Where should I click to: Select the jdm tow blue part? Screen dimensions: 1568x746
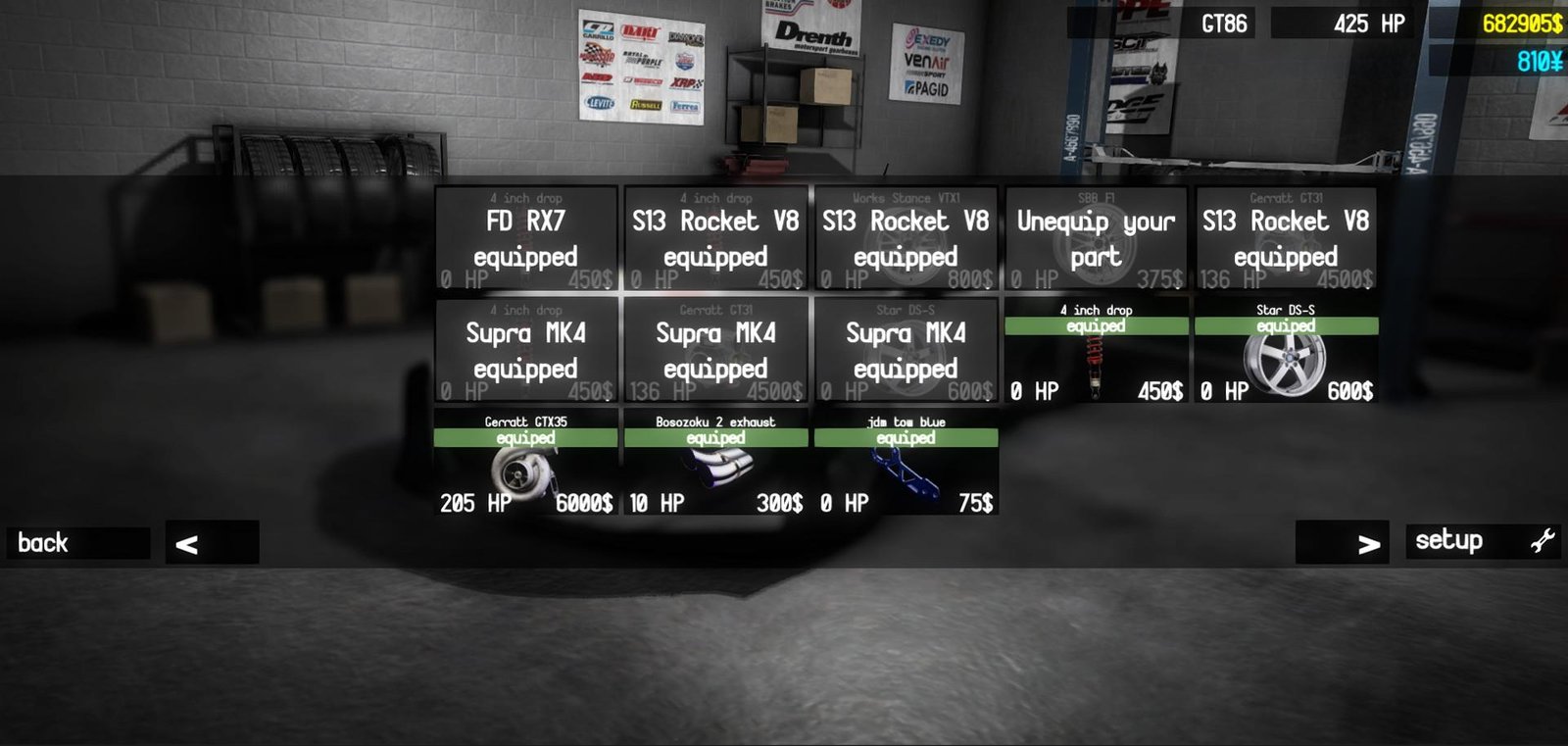[x=906, y=463]
